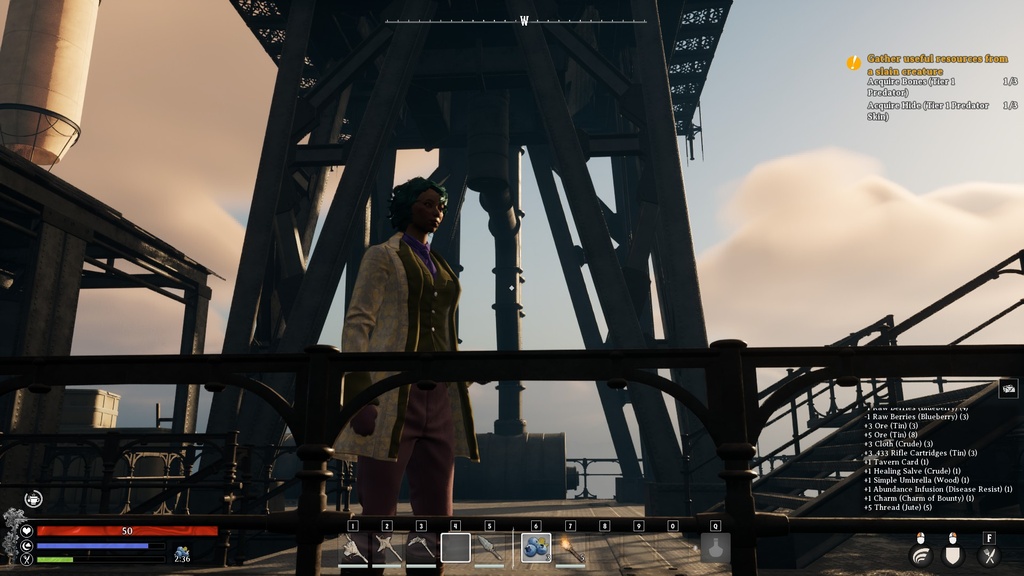Select the blueberries hotbar slot
This screenshot has height=576, width=1024.
coord(536,547)
